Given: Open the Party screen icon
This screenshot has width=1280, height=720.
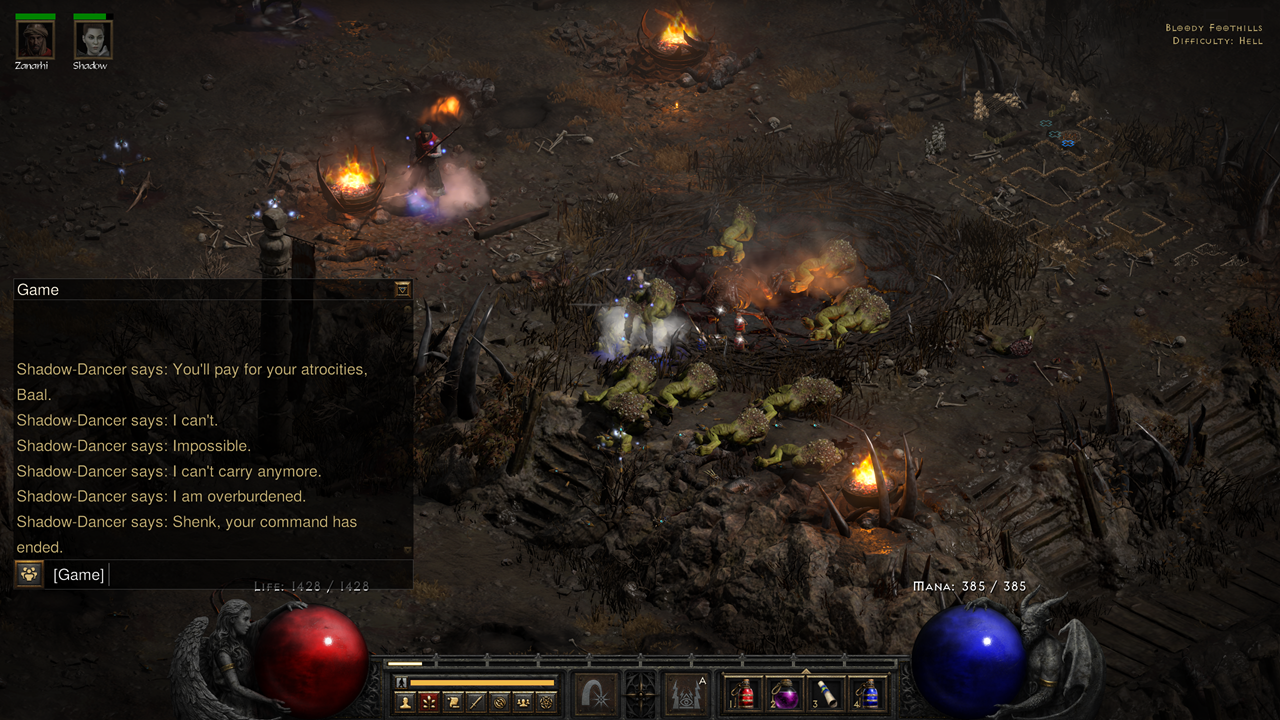Looking at the screenshot, I should click(525, 700).
